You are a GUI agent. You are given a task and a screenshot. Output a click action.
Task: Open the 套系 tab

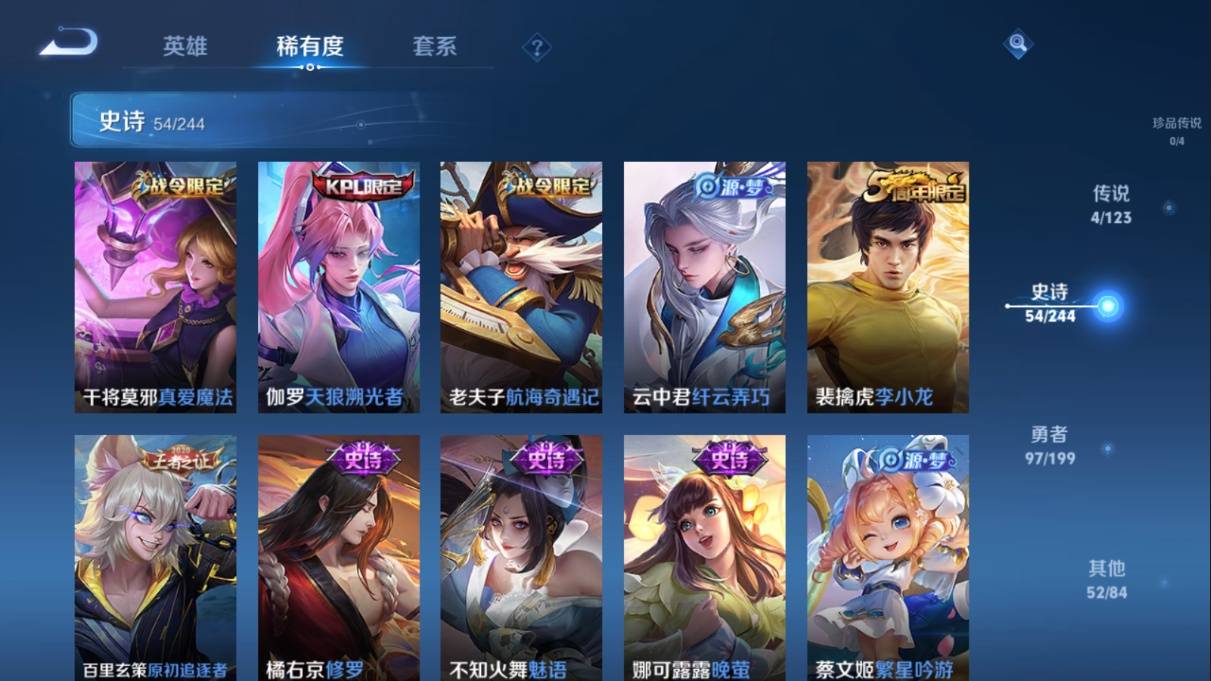point(434,46)
